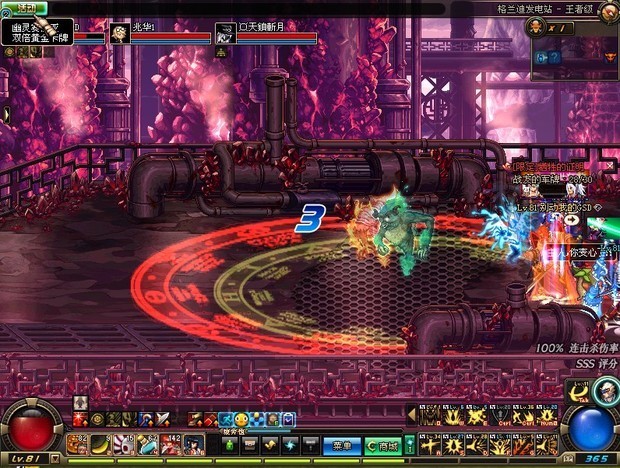This screenshot has height=468, width=620.
Task: Open the 商城 shop button
Action: (x=381, y=445)
